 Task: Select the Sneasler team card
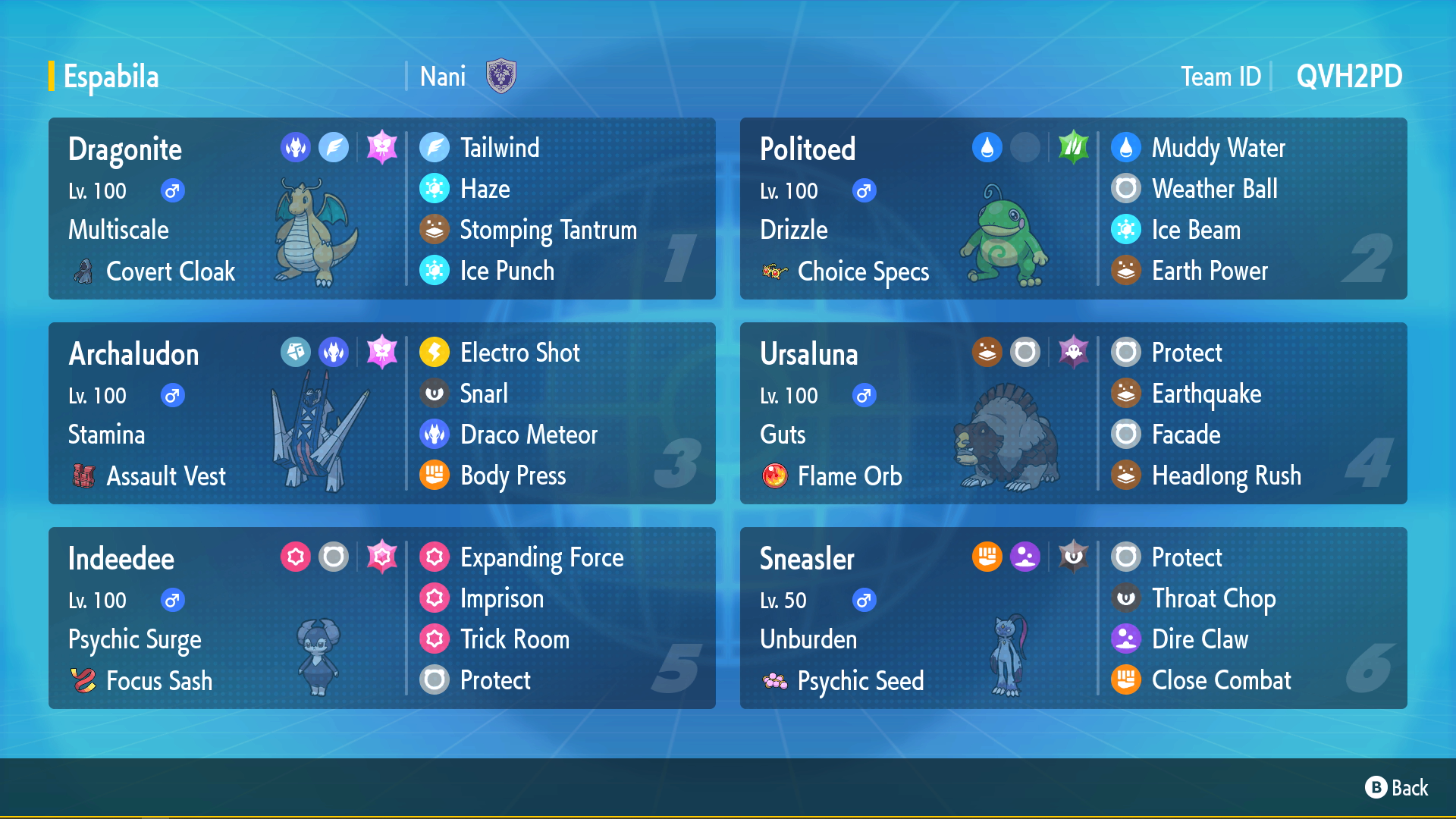point(1073,618)
